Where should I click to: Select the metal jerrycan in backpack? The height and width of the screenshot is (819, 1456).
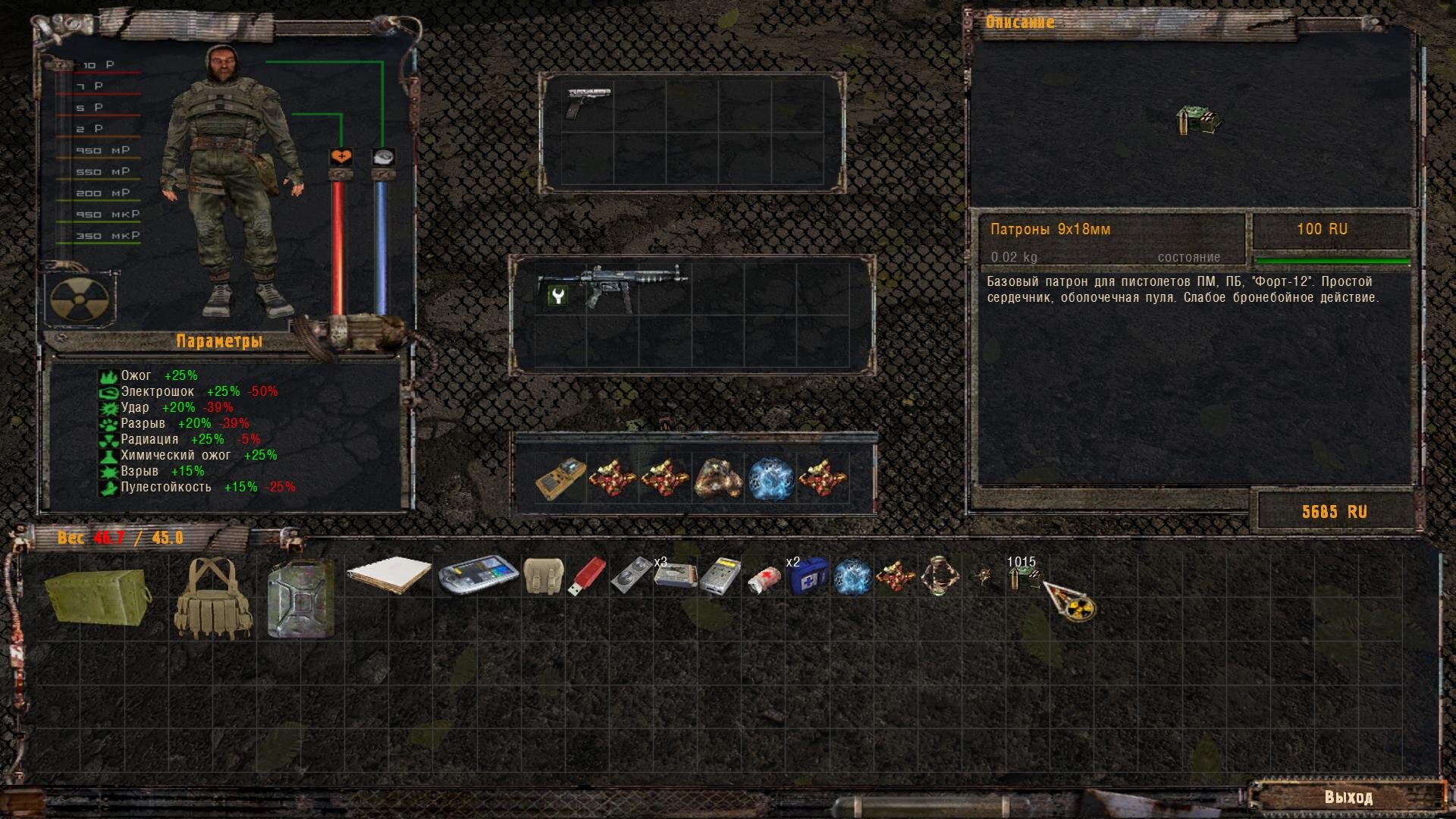tap(301, 598)
